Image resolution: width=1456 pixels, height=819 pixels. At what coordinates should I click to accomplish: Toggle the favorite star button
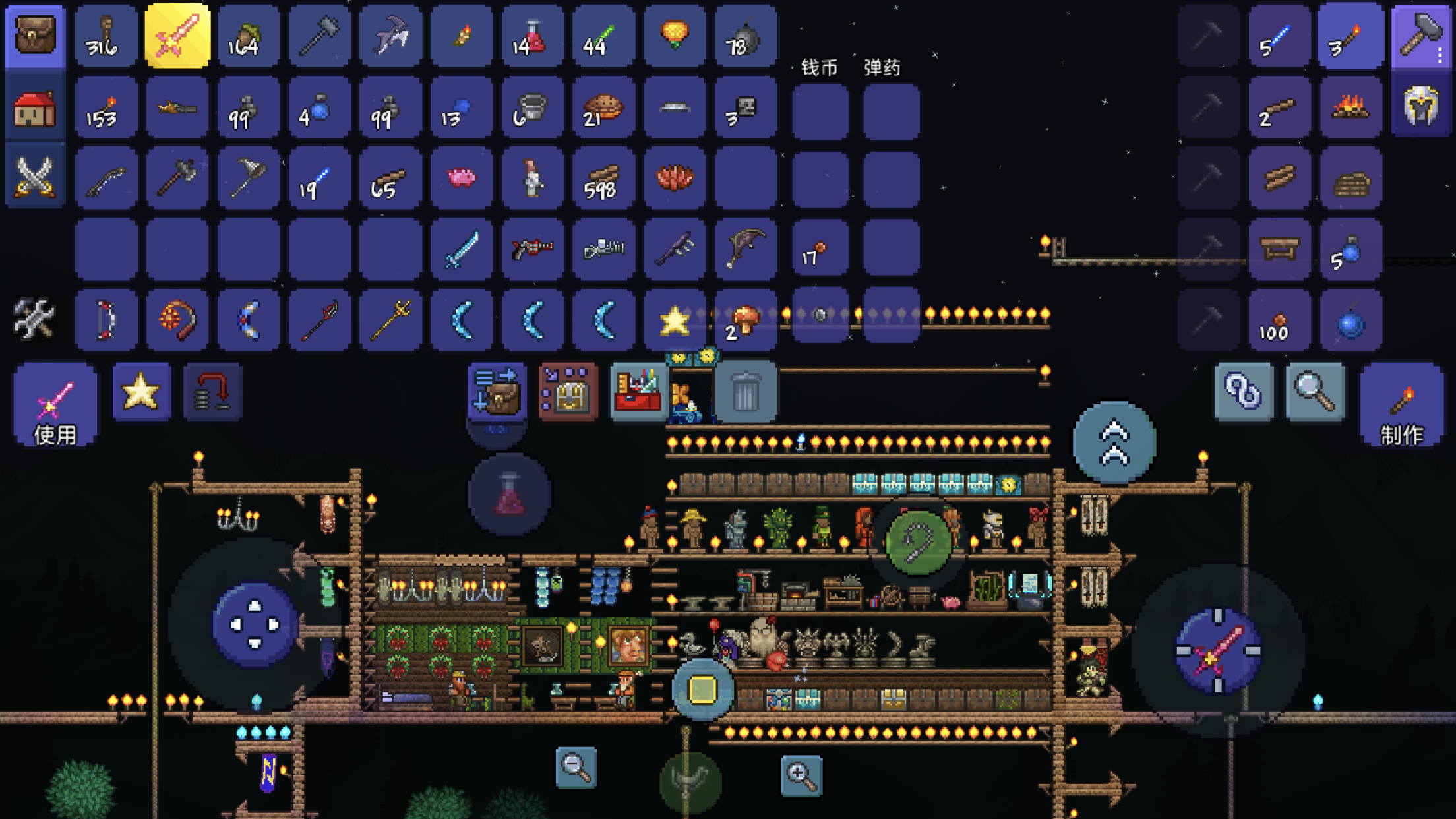point(141,392)
